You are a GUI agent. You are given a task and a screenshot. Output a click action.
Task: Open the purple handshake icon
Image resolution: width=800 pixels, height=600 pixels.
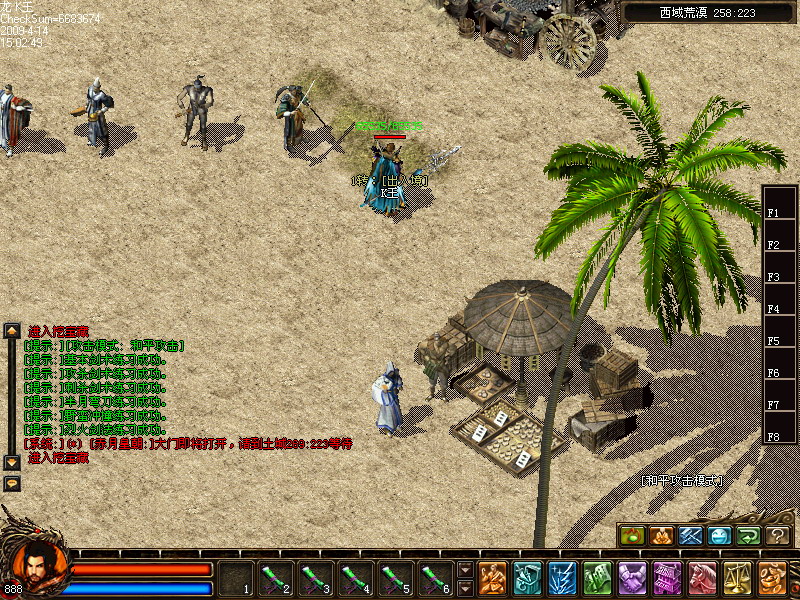click(632, 578)
